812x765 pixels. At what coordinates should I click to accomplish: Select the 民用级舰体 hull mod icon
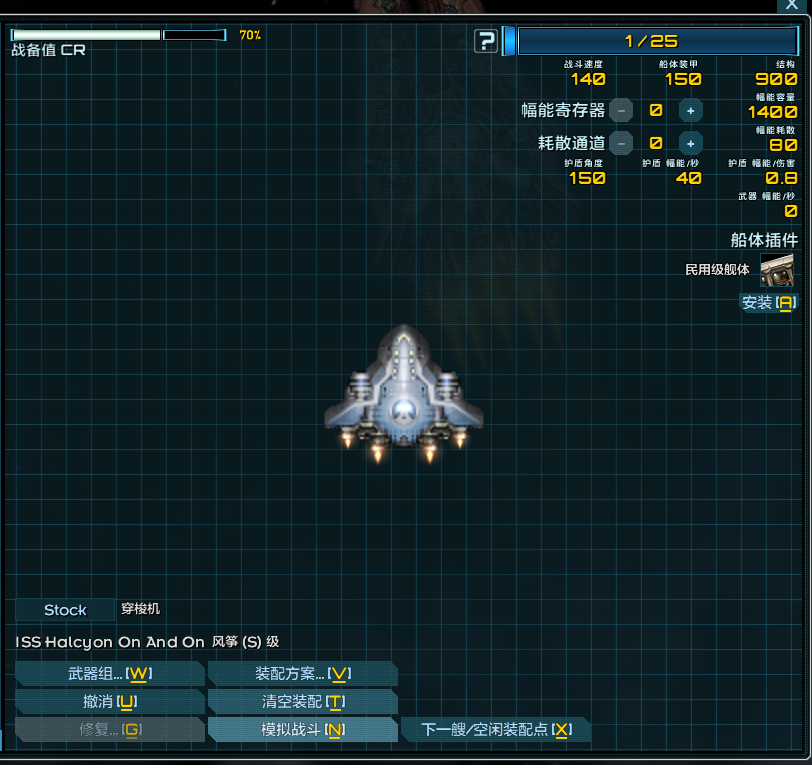(x=777, y=269)
